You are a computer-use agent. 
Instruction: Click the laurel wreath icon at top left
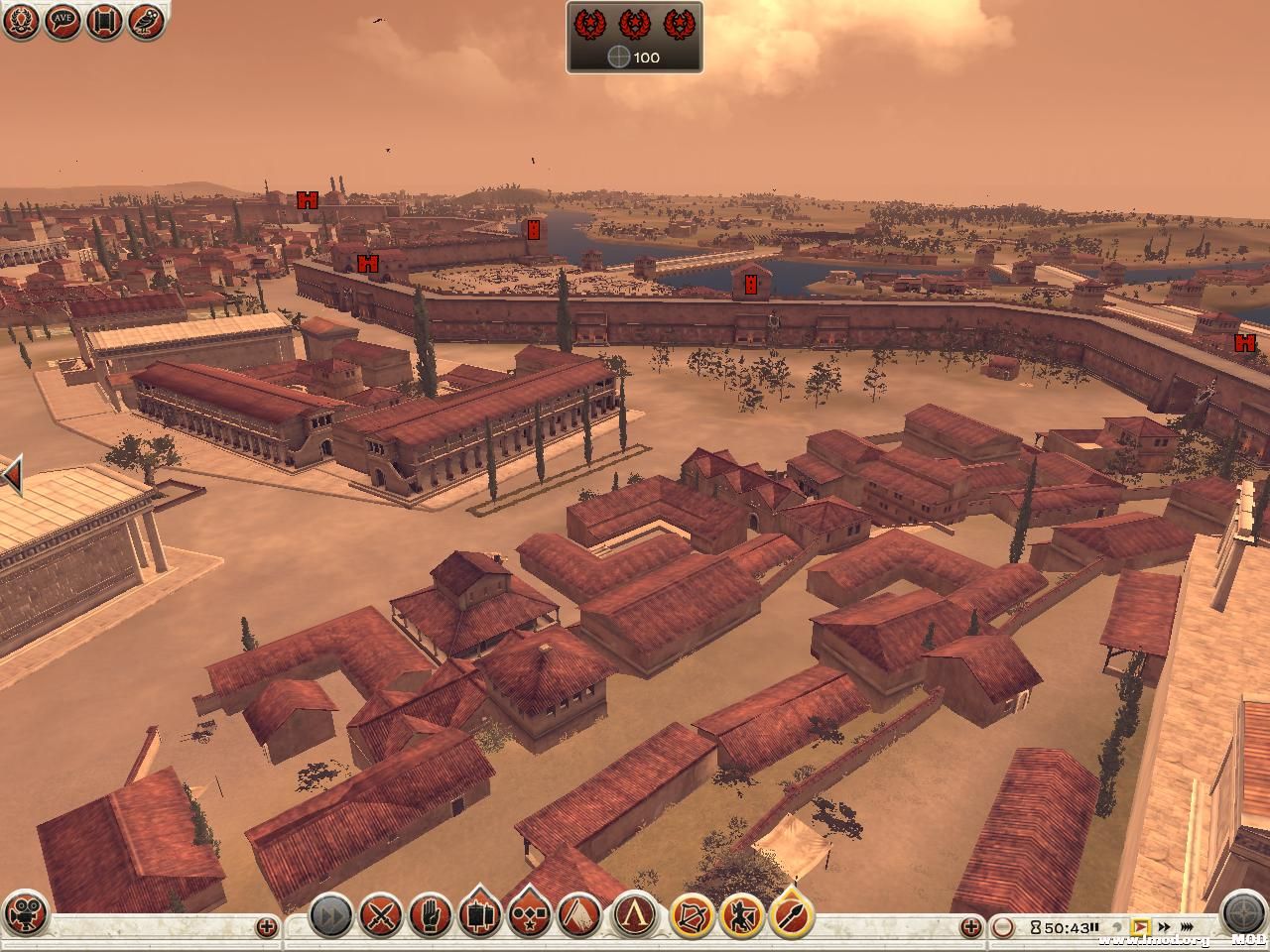(x=21, y=21)
